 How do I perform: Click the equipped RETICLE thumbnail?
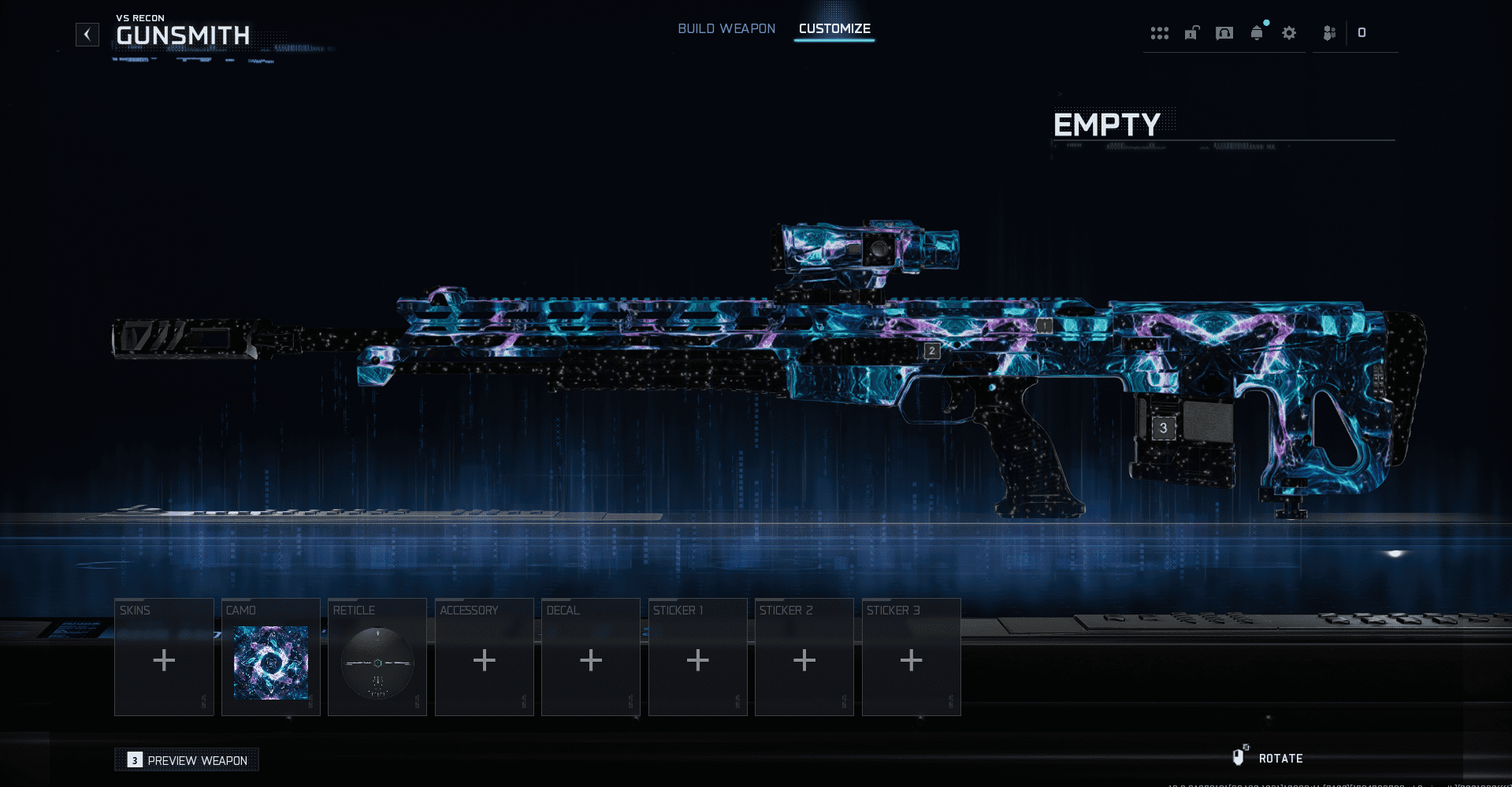tap(377, 662)
